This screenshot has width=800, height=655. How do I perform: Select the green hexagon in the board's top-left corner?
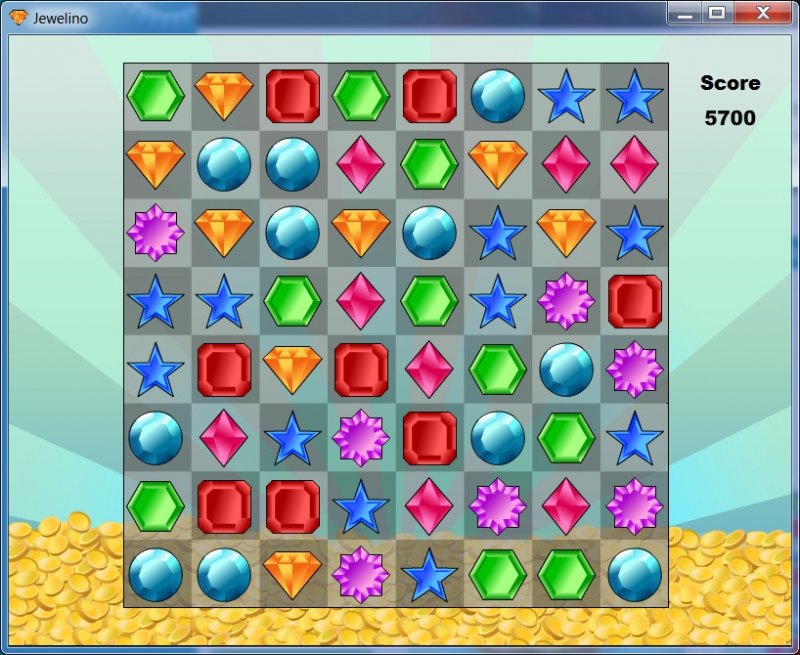point(155,96)
